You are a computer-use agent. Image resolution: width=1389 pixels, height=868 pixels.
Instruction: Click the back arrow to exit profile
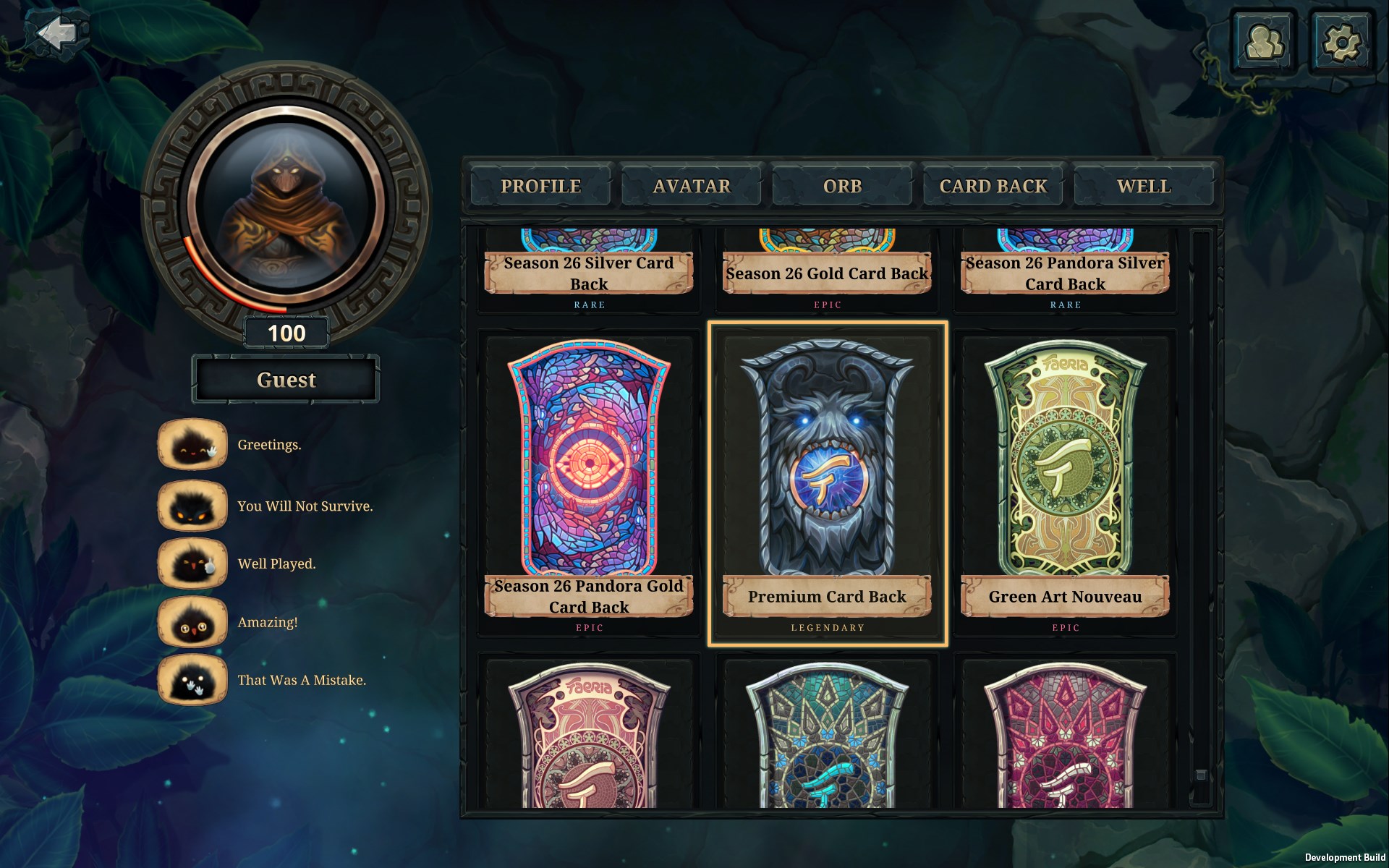pos(58,33)
